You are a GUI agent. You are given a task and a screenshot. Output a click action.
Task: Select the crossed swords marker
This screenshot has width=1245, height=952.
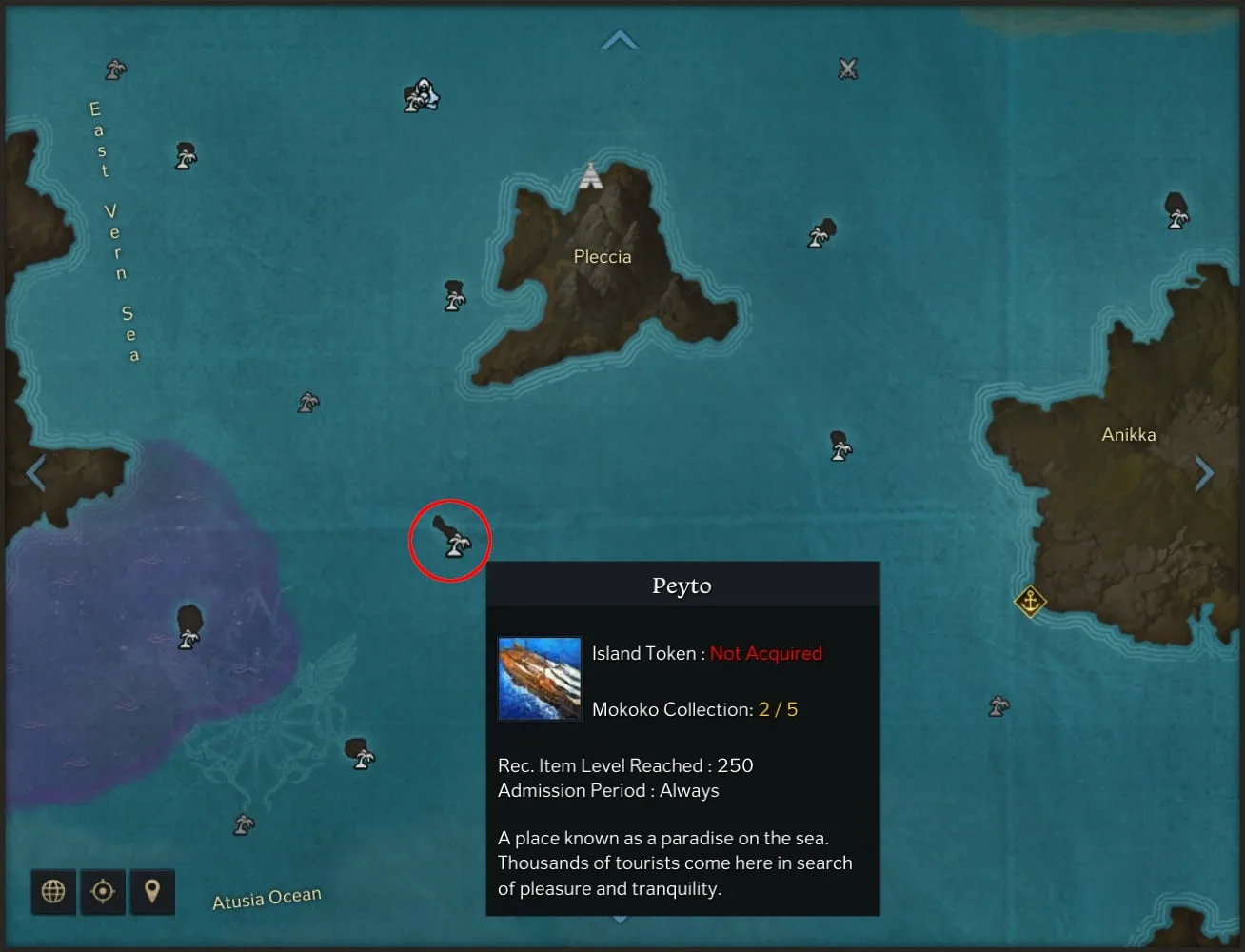(x=848, y=69)
